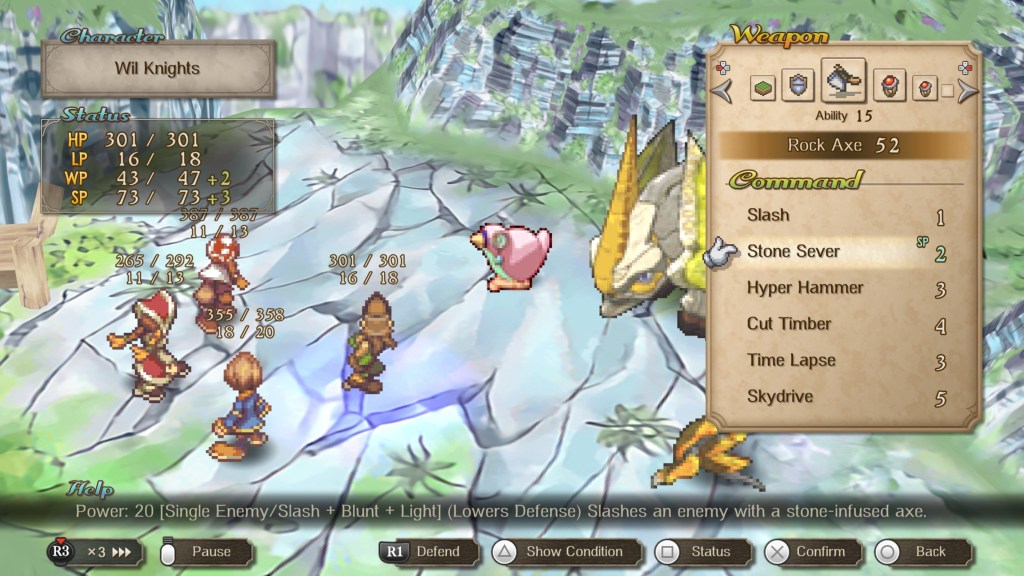Choose the Defend option
This screenshot has height=576, width=1024.
tap(424, 551)
